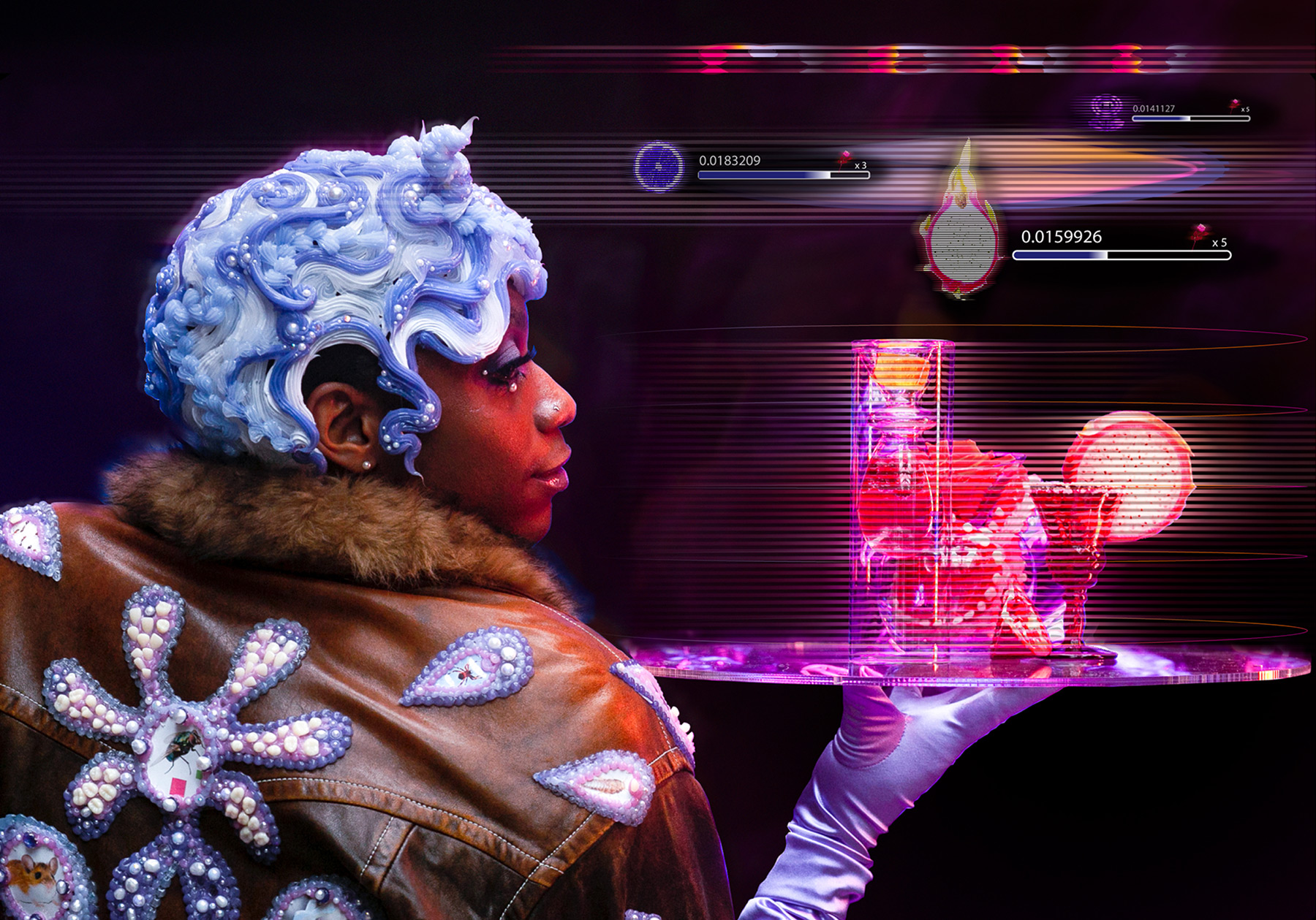This screenshot has height=920, width=1316.
Task: Choose the small purple spiral icon
Action: [x=1106, y=111]
